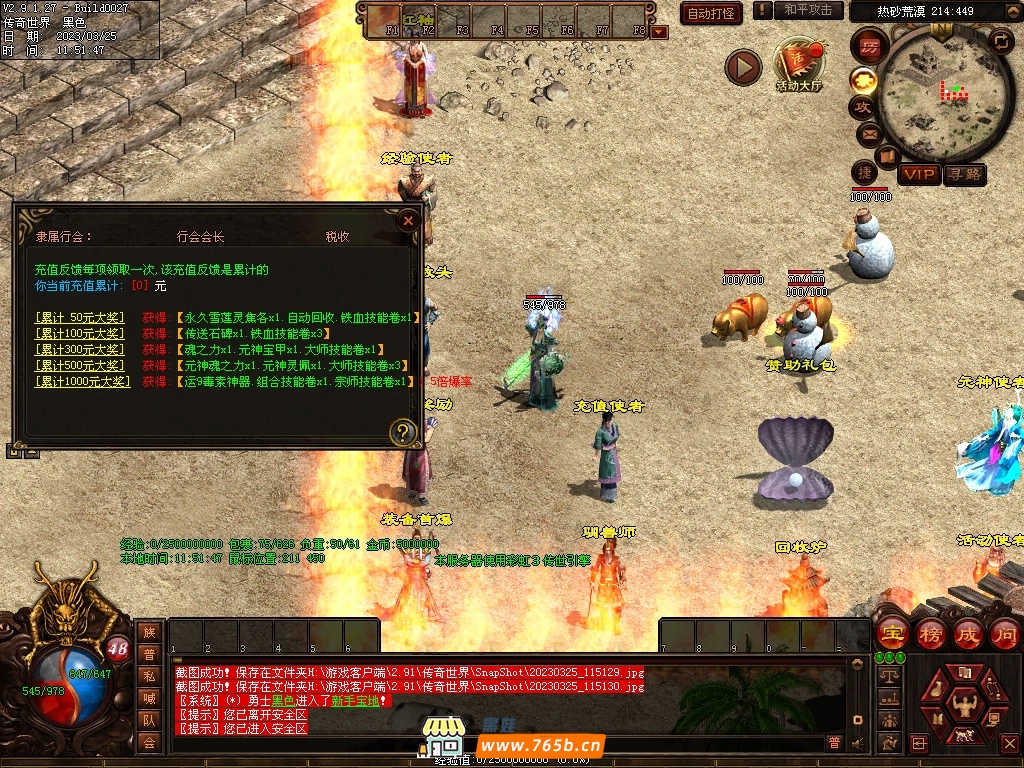The image size is (1024, 768).
Task: Choose the 累计300元大奖 reward link
Action: click(x=80, y=350)
